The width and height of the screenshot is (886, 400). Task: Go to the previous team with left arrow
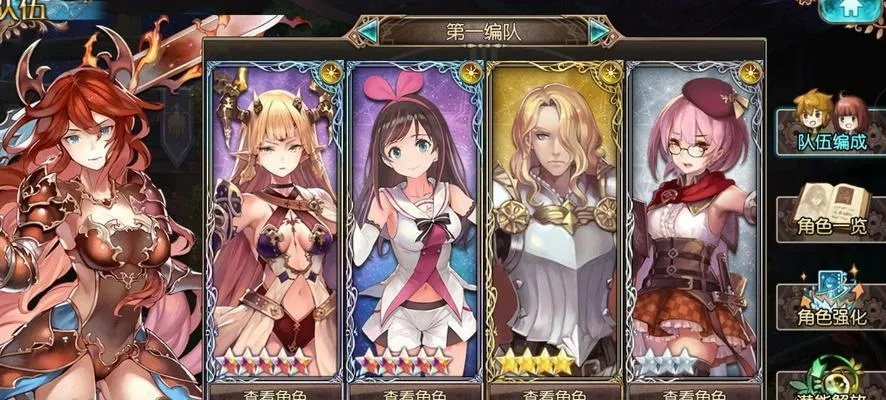[368, 31]
